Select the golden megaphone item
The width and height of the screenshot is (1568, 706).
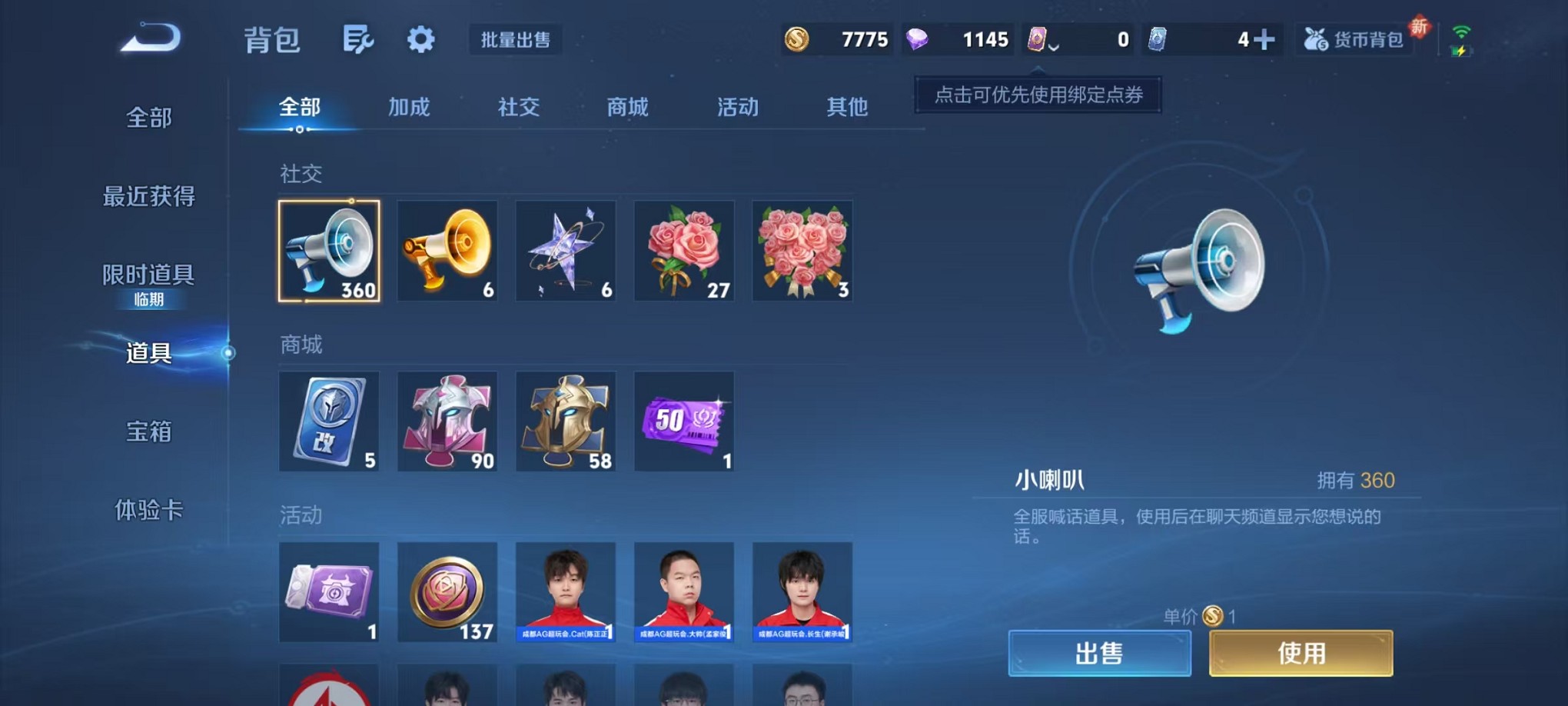[447, 251]
